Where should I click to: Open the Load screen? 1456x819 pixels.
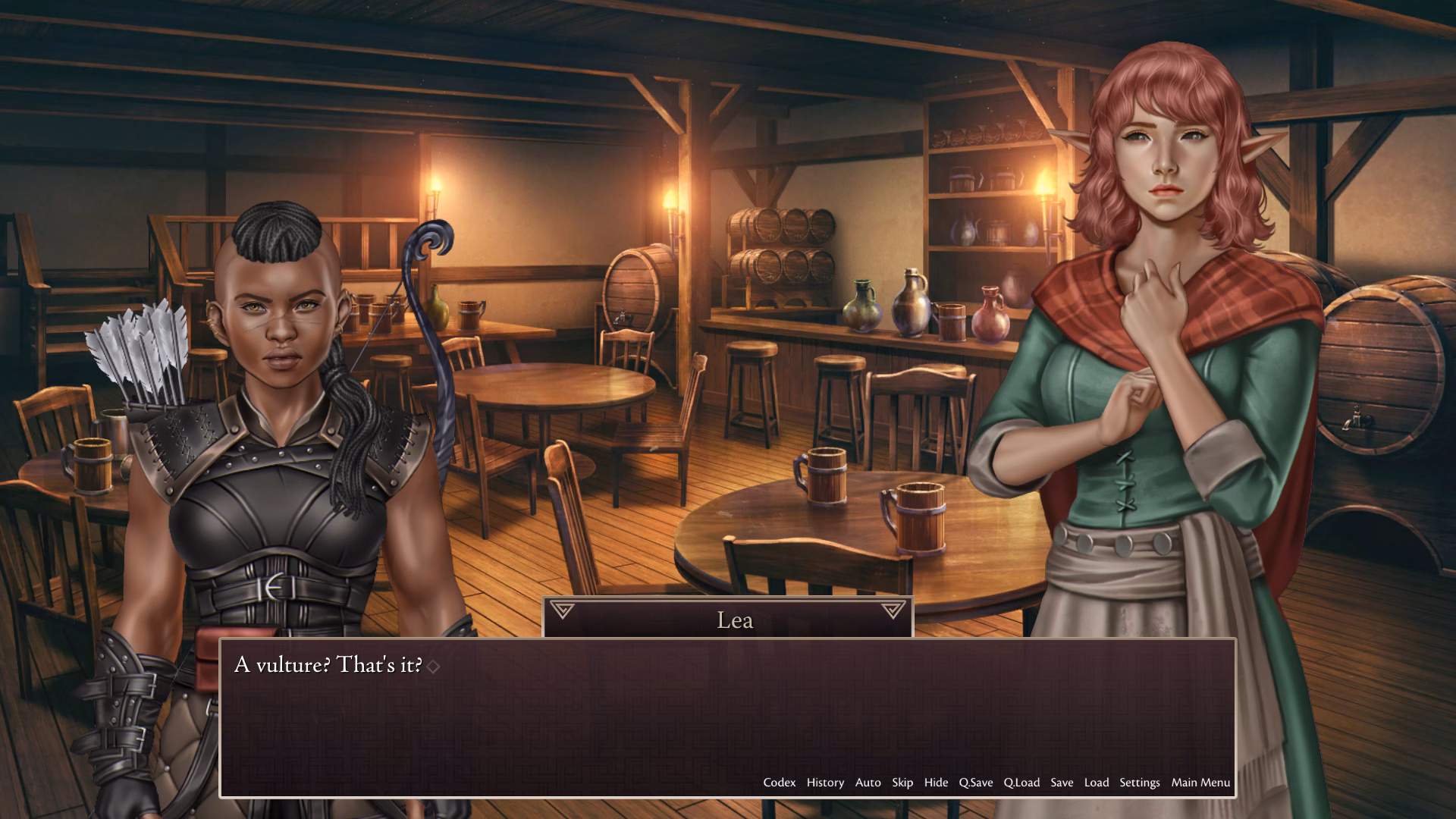pyautogui.click(x=1097, y=783)
